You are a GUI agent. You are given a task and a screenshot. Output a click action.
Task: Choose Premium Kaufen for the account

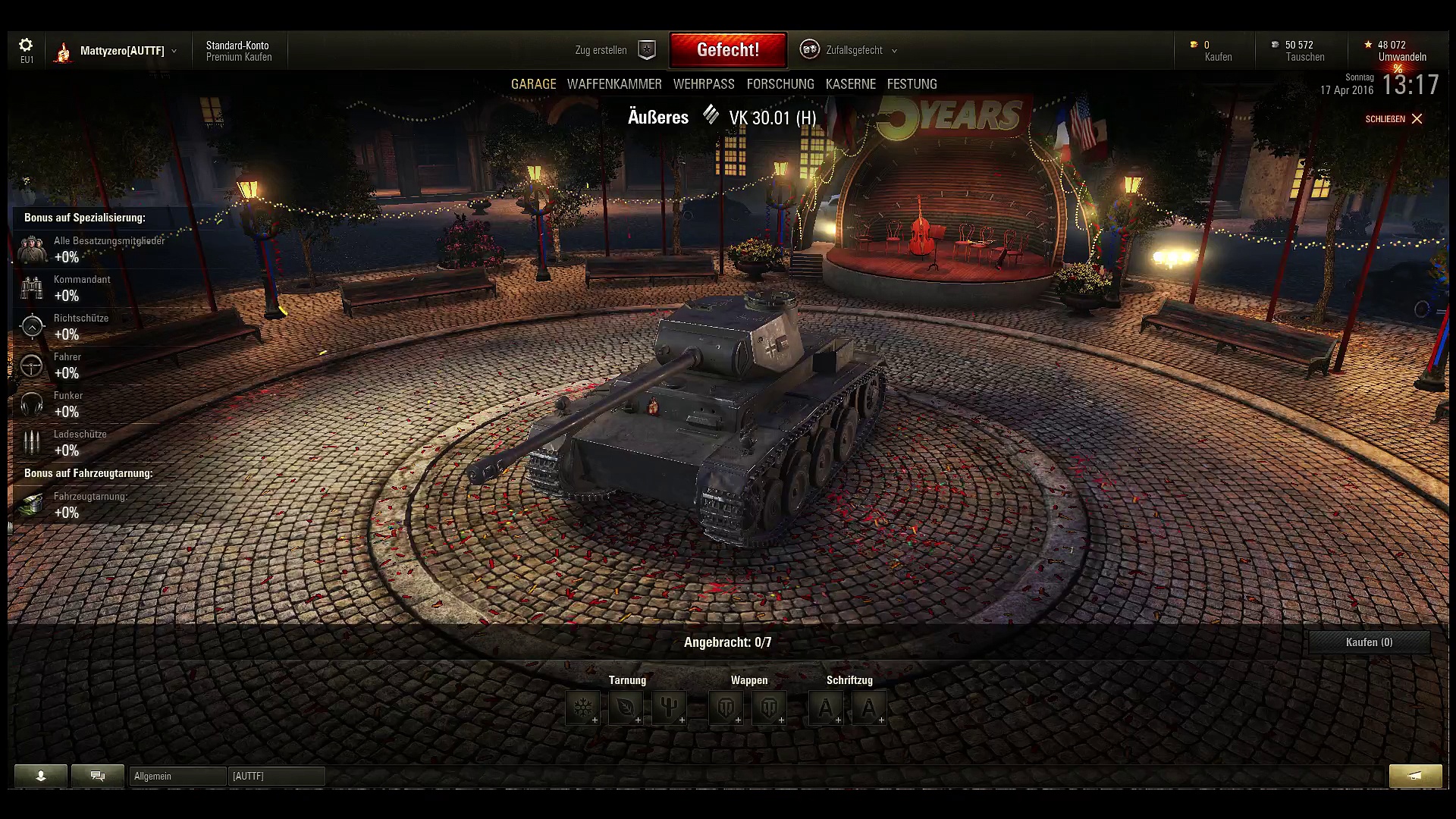point(239,57)
